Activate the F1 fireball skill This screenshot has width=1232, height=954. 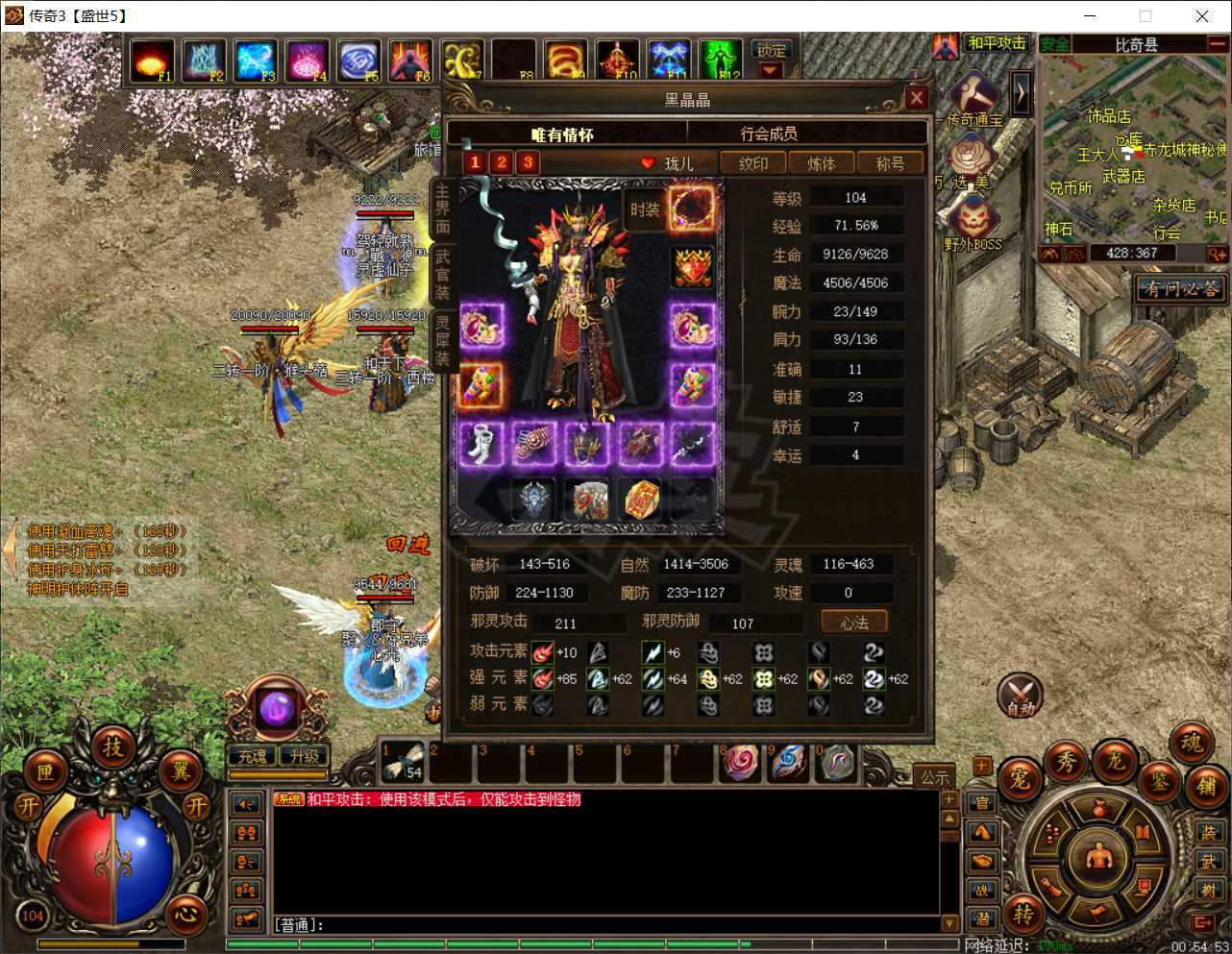click(x=152, y=61)
